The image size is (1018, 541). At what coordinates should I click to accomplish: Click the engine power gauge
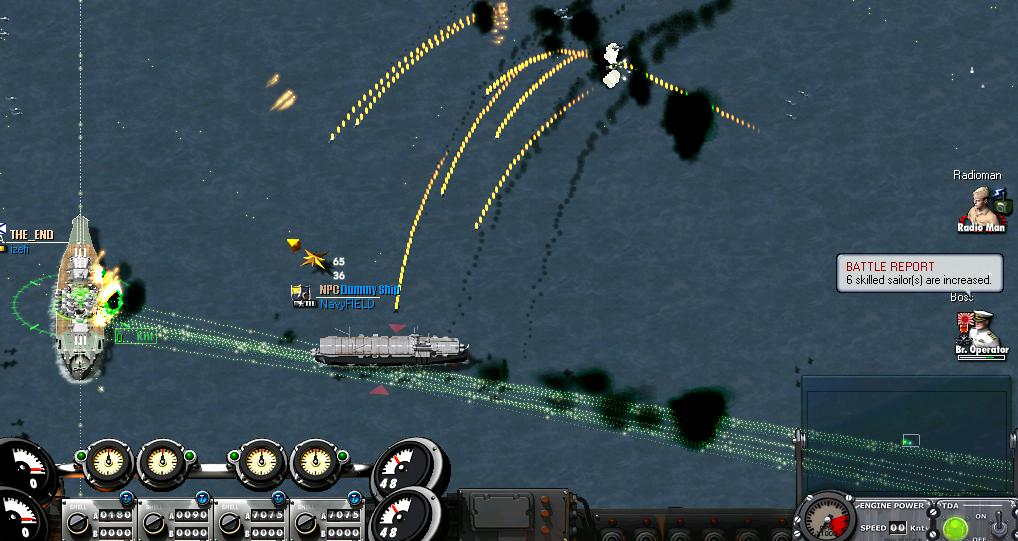coord(827,518)
